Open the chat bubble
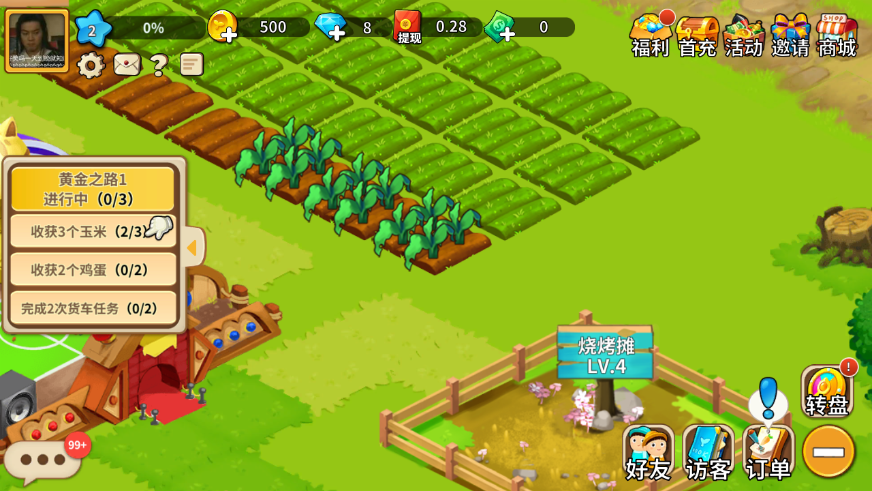 [x=43, y=461]
